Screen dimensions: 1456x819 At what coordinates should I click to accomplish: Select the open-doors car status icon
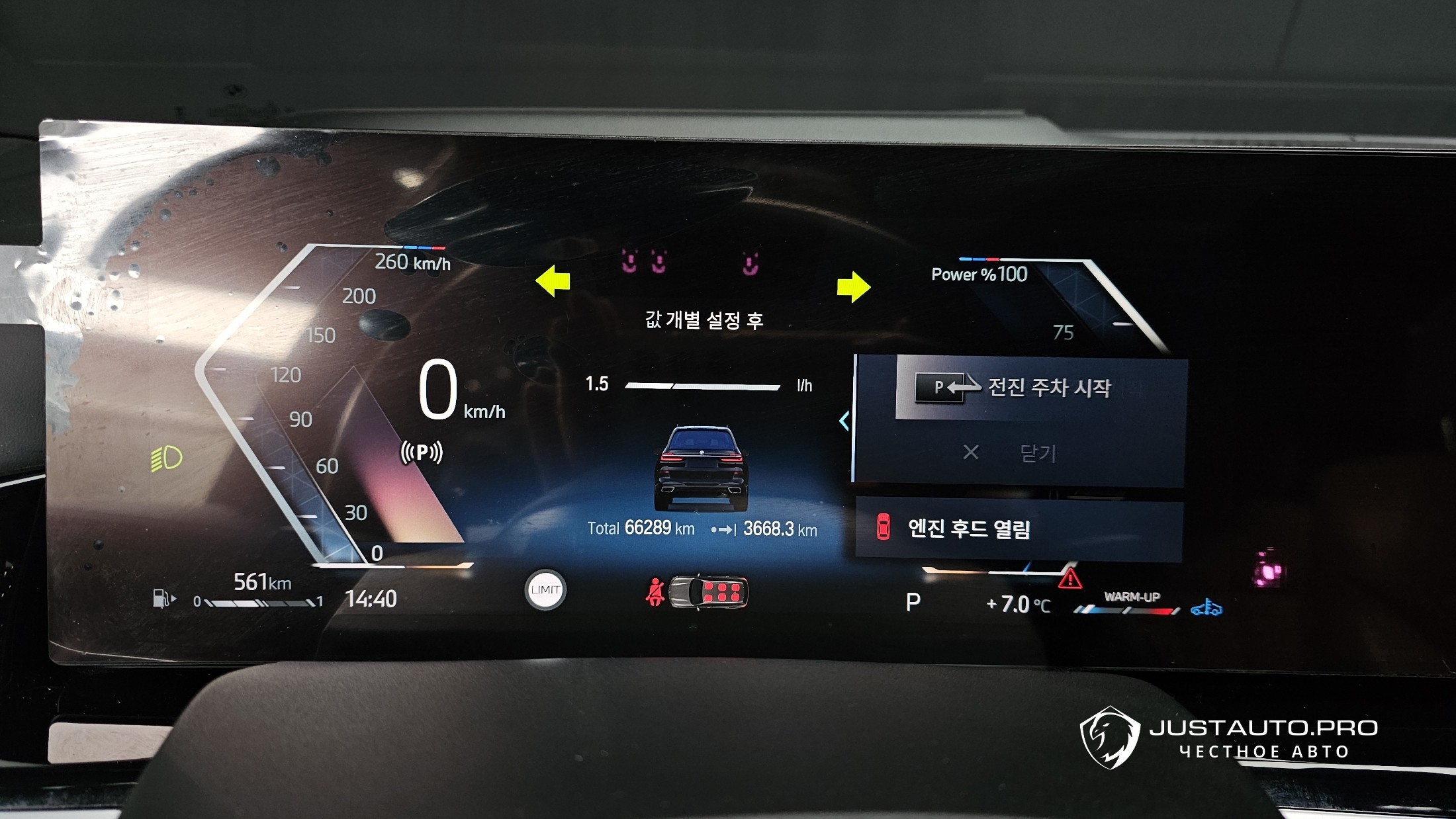coord(708,591)
